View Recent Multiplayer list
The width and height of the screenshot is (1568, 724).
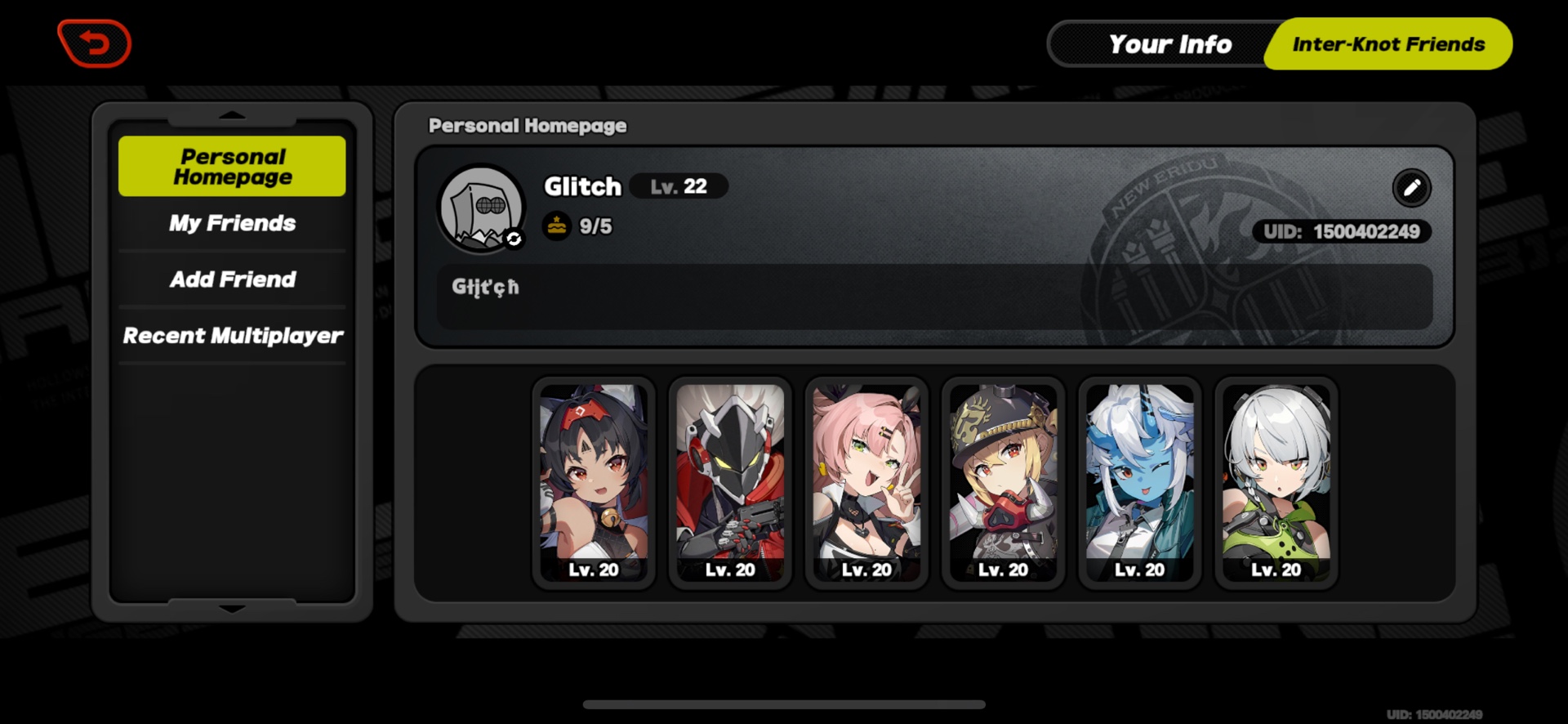point(232,335)
